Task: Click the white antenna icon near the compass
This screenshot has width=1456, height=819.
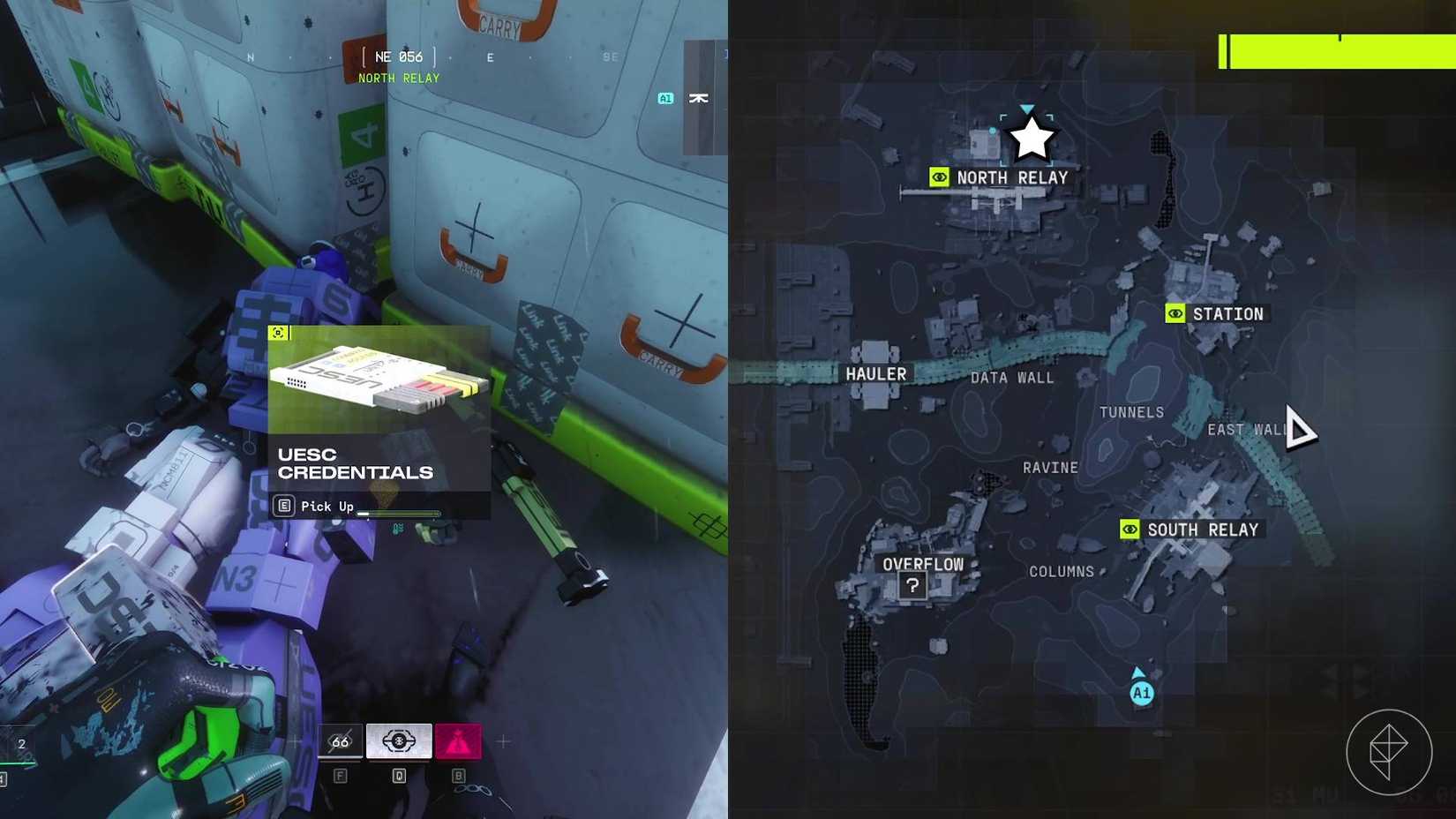Action: tap(698, 97)
